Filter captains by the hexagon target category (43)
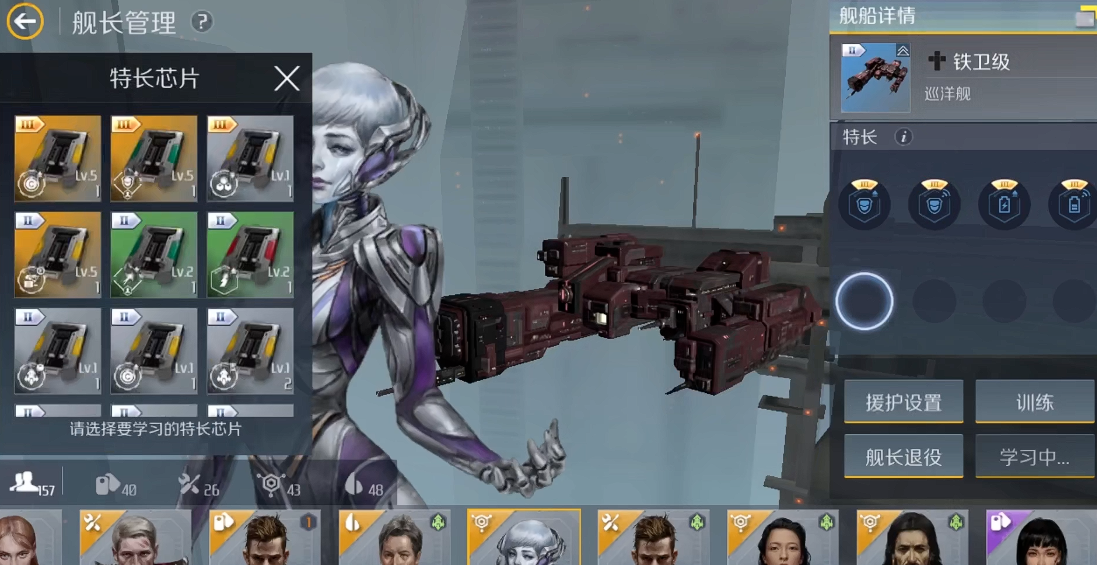1097x565 pixels. click(280, 485)
